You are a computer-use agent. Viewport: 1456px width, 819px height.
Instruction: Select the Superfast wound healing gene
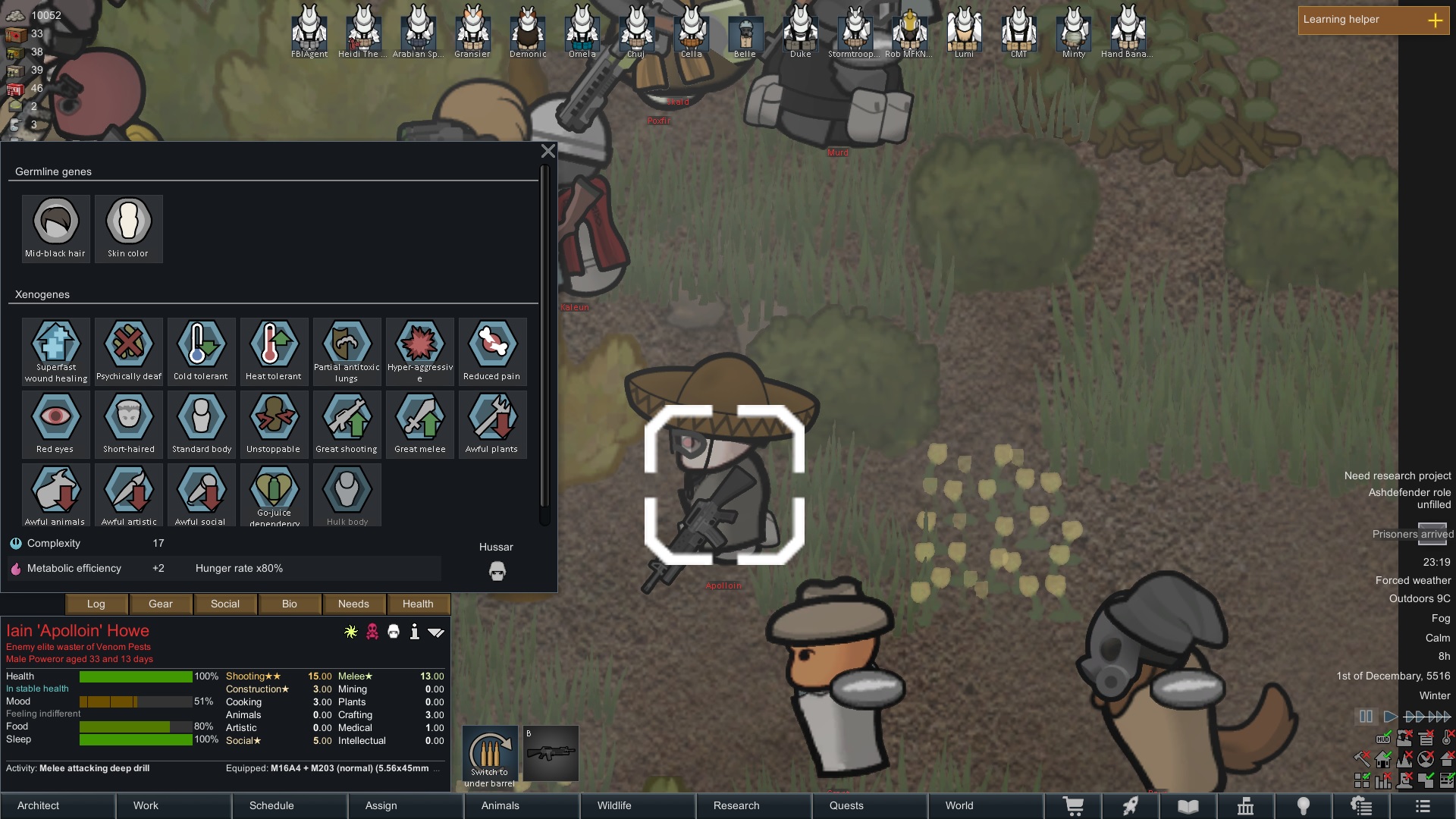coord(56,351)
